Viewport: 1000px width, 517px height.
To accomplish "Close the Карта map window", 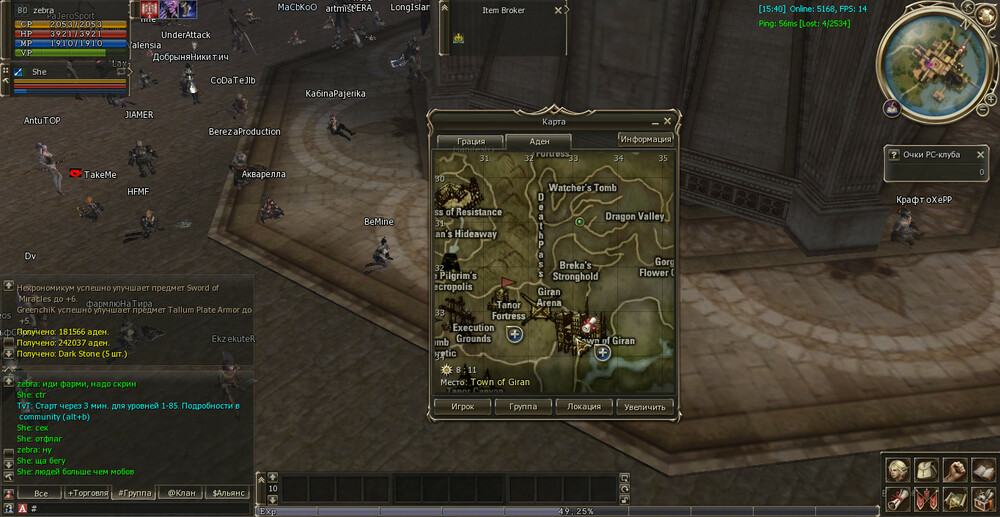I will 667,121.
